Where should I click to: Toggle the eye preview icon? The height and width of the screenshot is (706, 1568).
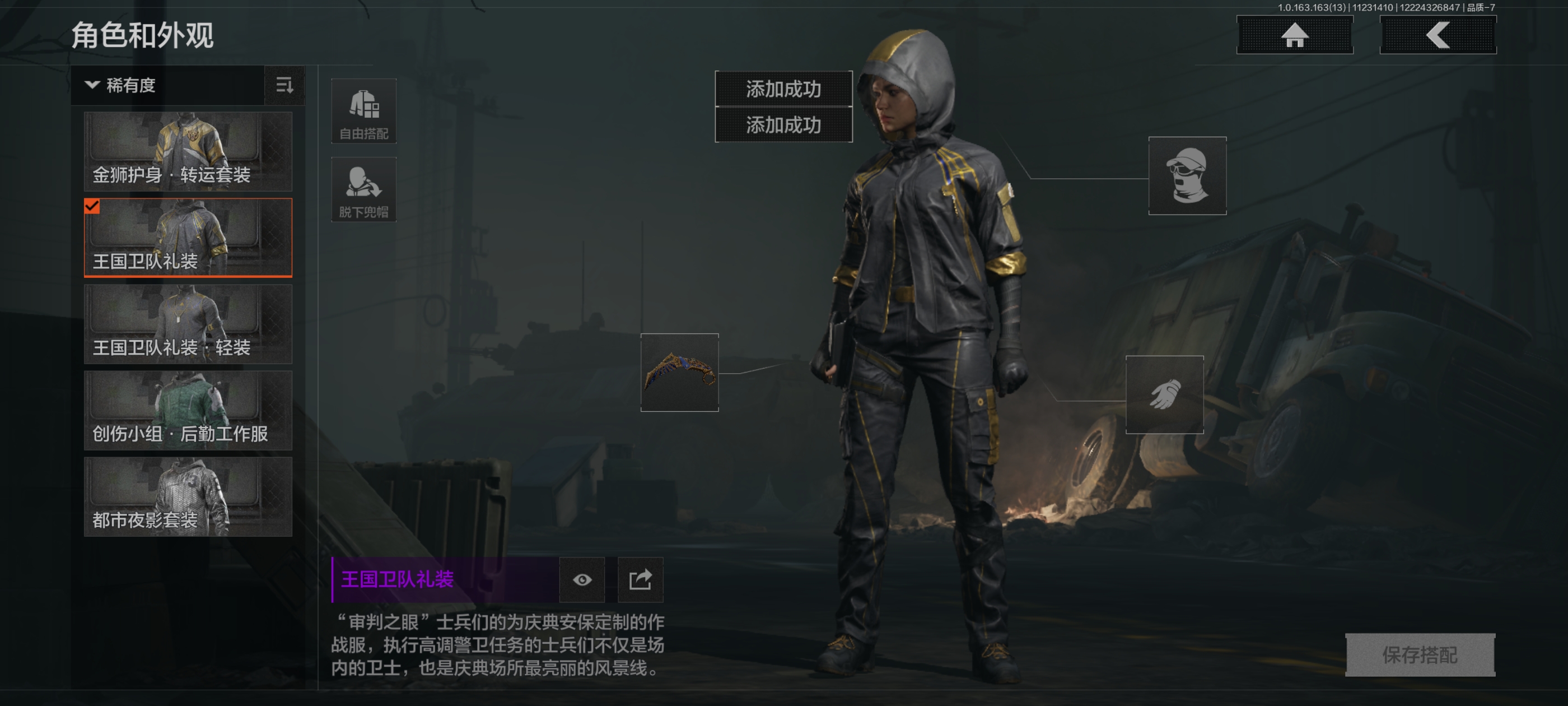pyautogui.click(x=582, y=579)
